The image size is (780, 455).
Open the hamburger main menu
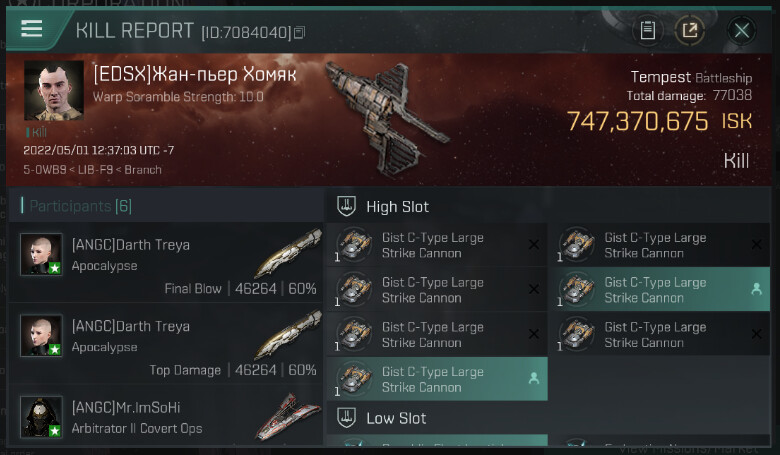31,28
